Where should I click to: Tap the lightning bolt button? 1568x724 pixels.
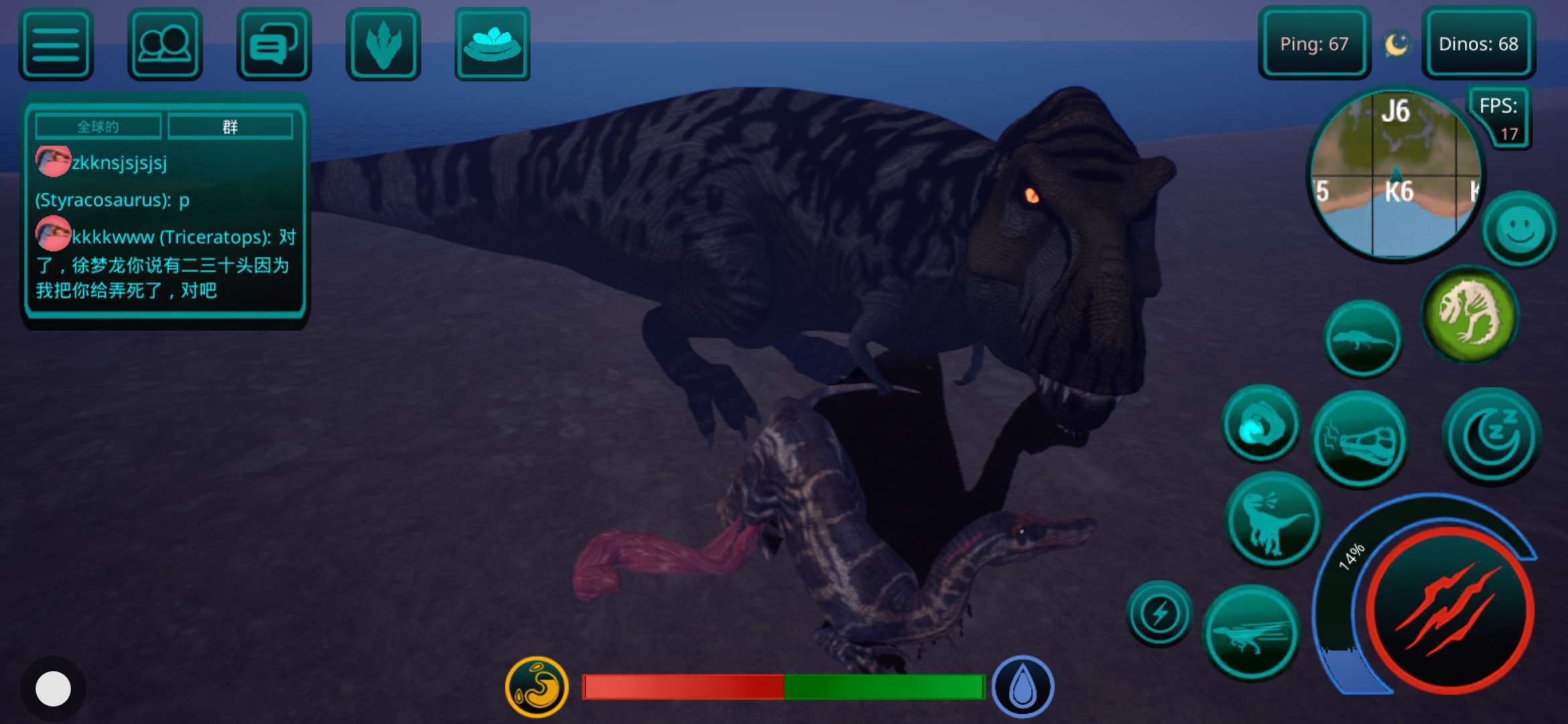(x=1159, y=613)
